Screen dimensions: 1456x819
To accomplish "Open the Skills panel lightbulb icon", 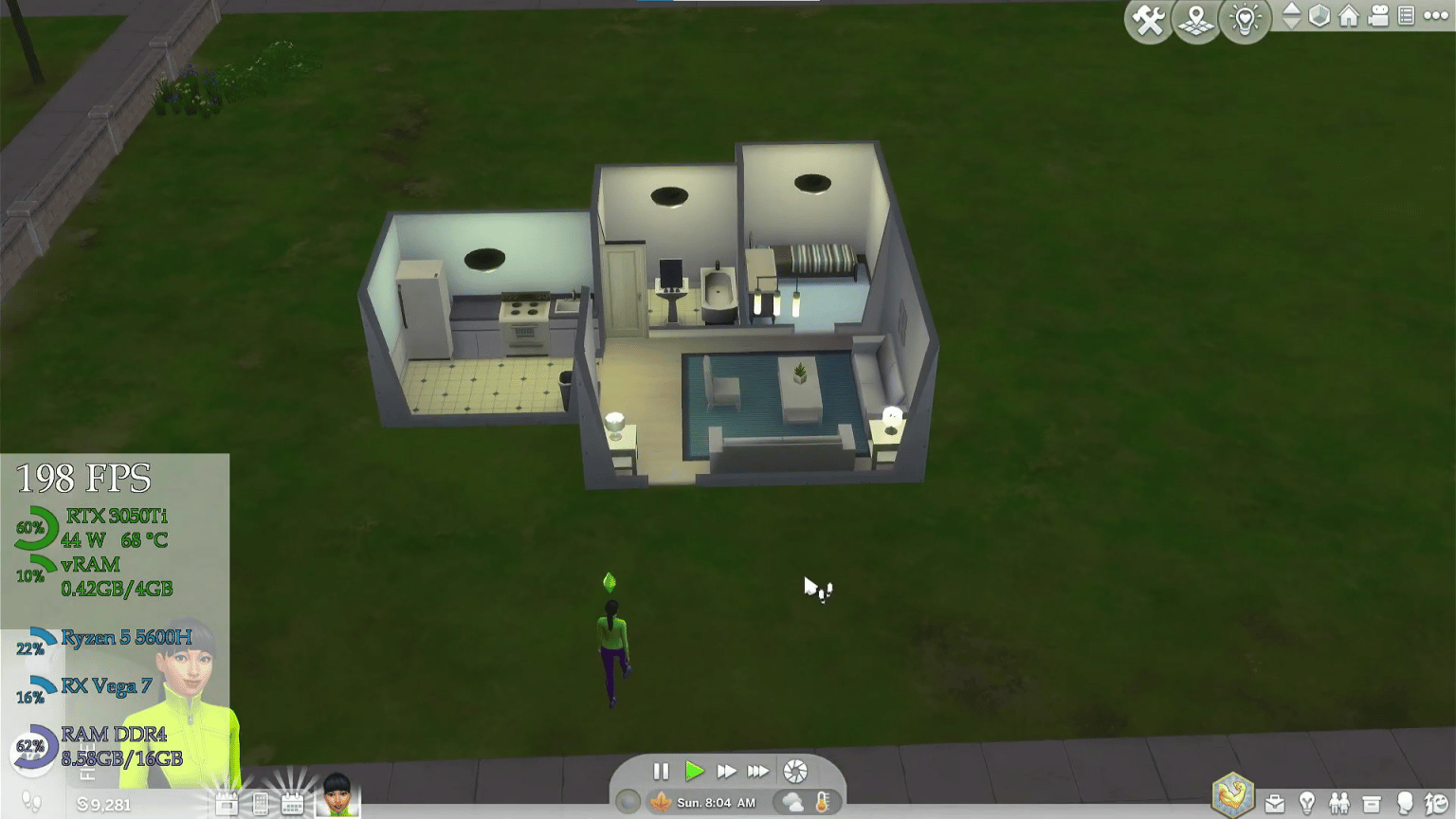I will click(1307, 804).
